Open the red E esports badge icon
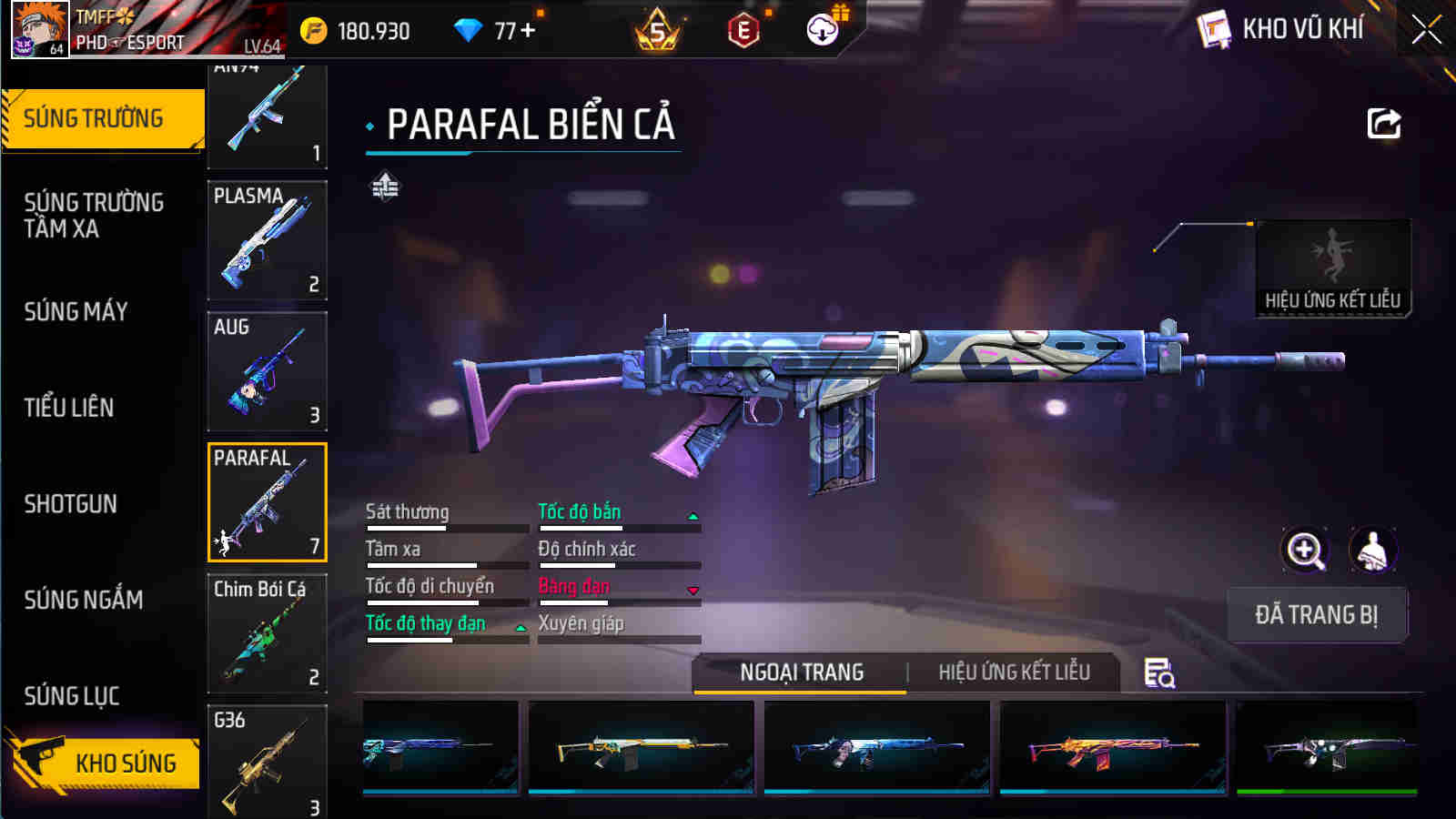Screen dimensions: 1456x819 coord(743,30)
